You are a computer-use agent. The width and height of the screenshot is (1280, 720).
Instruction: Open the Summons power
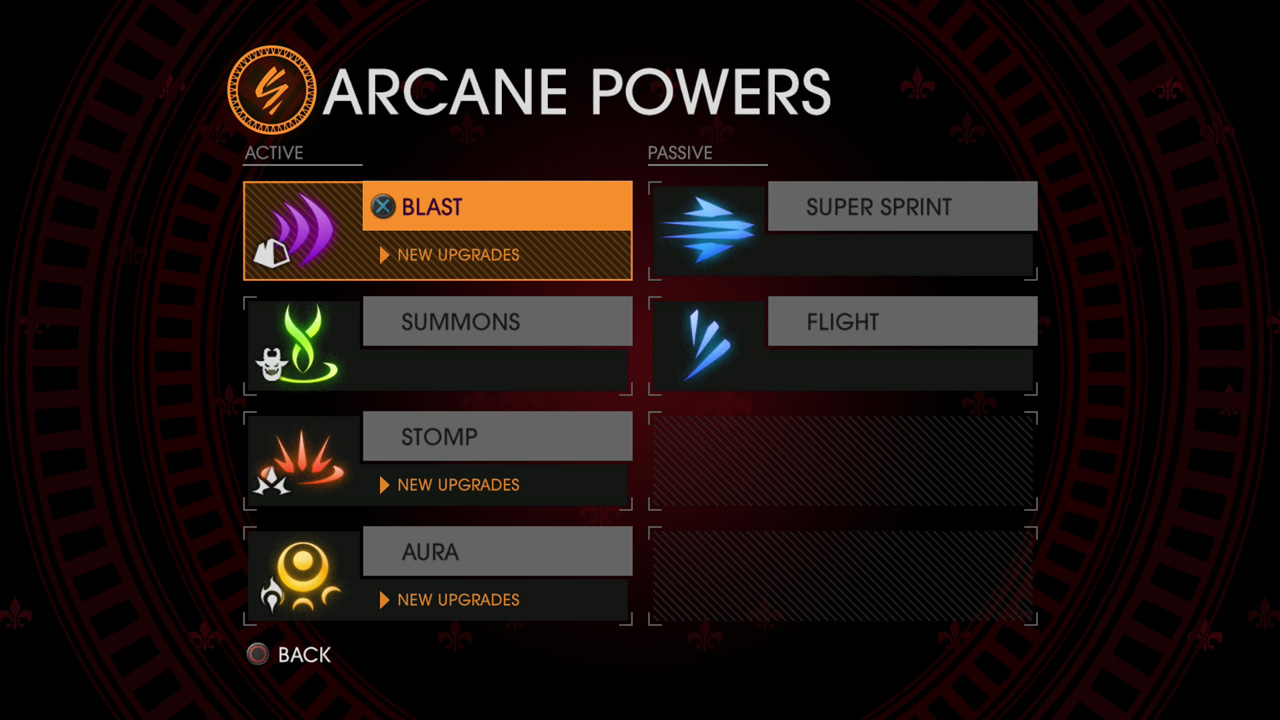coord(496,322)
